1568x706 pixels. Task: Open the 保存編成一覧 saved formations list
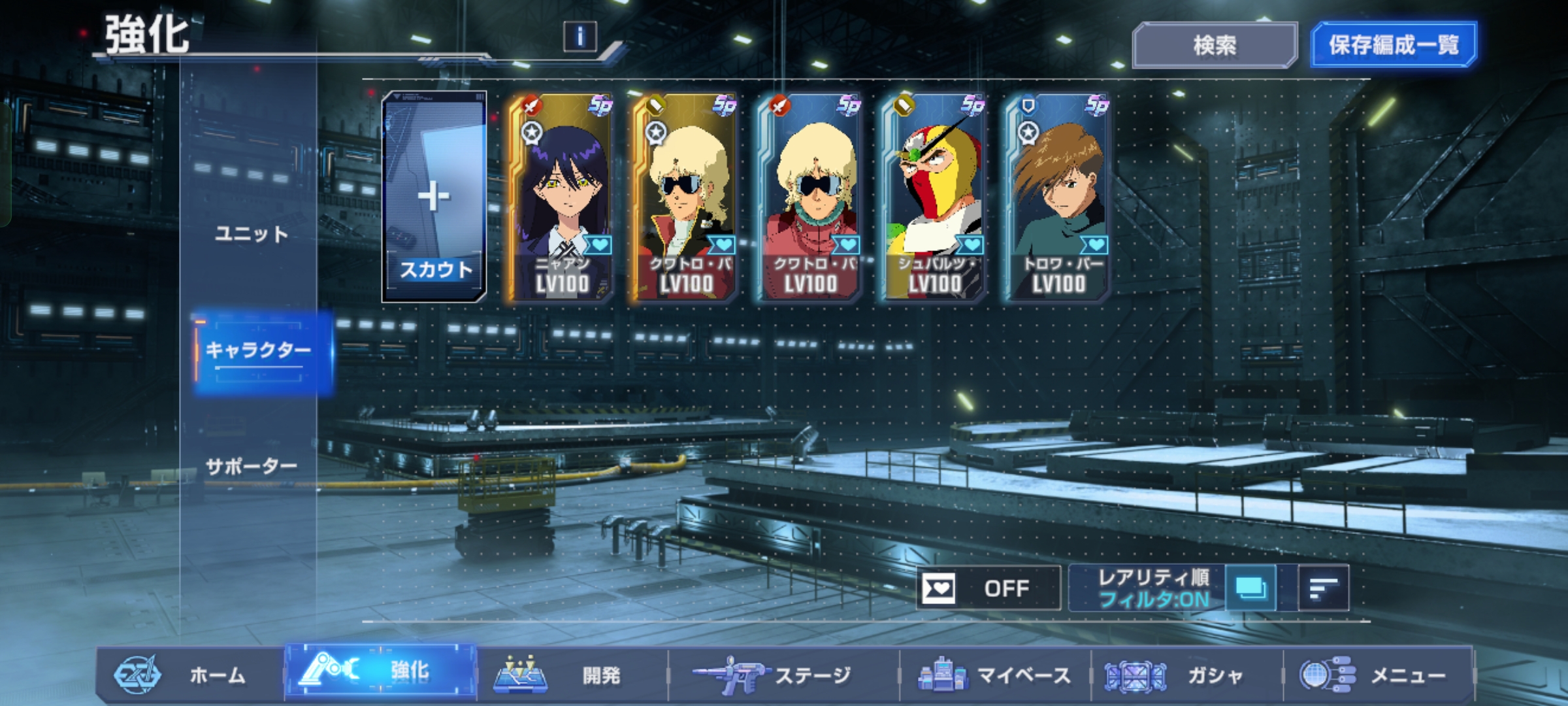pyautogui.click(x=1394, y=45)
